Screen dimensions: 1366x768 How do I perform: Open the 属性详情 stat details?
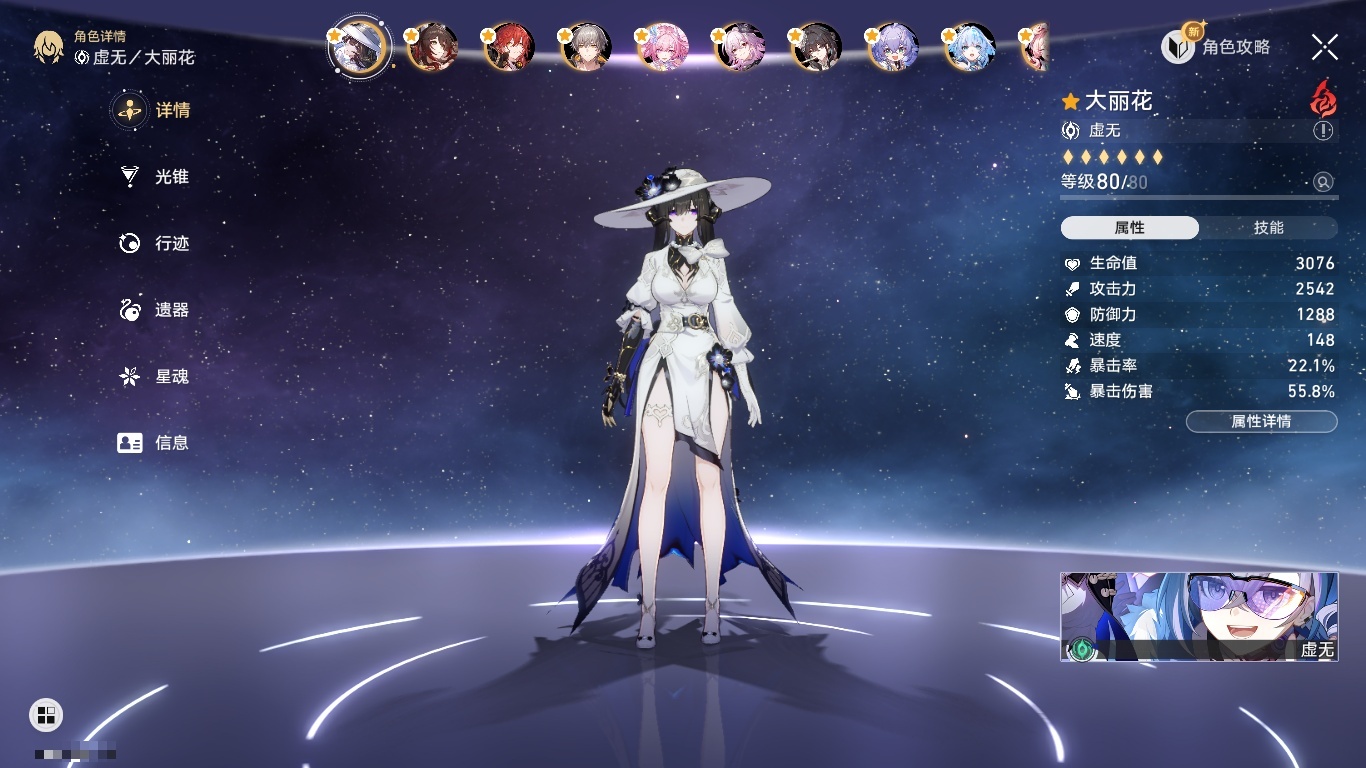(1261, 422)
